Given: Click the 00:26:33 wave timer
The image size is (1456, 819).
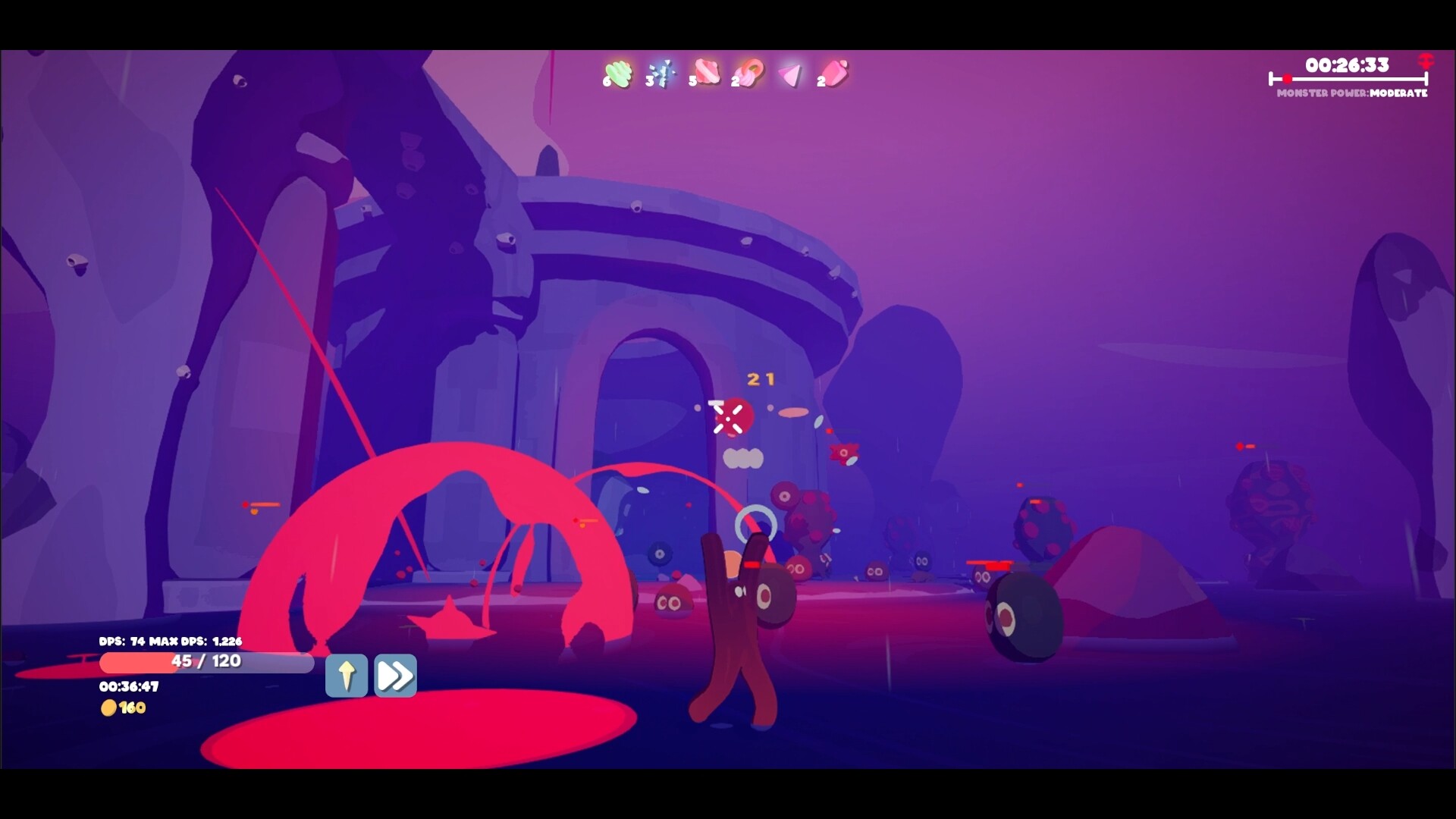Looking at the screenshot, I should [1348, 65].
